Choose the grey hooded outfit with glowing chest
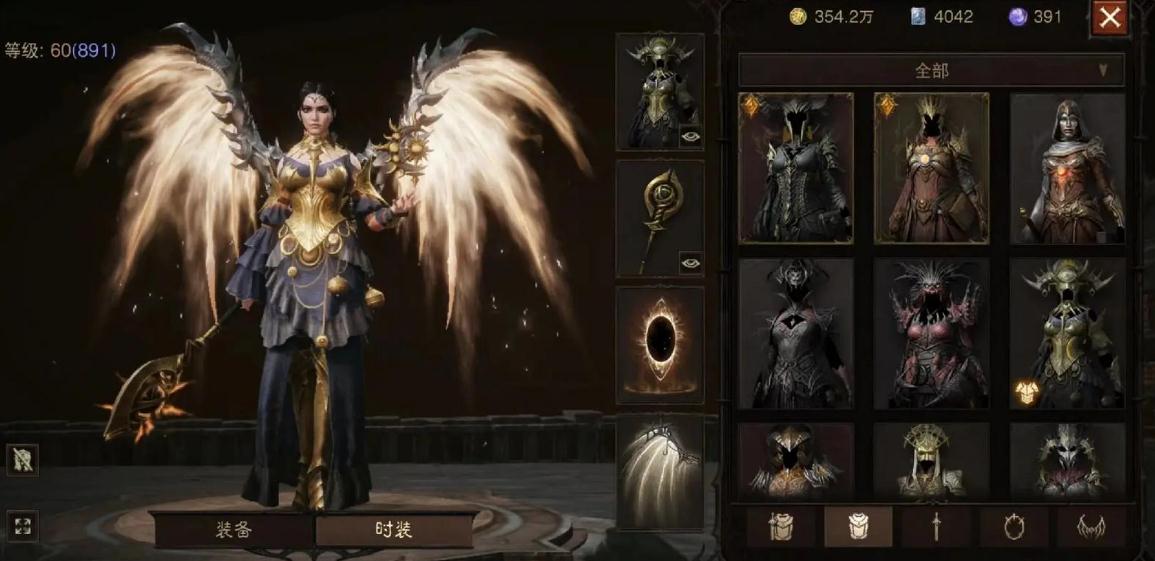 [1067, 168]
